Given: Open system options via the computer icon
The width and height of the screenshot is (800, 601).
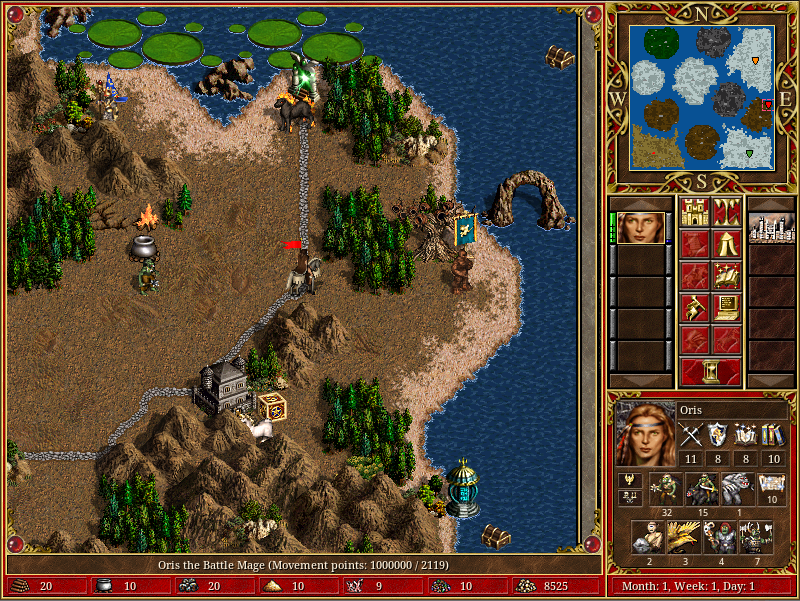Looking at the screenshot, I should tap(726, 307).
